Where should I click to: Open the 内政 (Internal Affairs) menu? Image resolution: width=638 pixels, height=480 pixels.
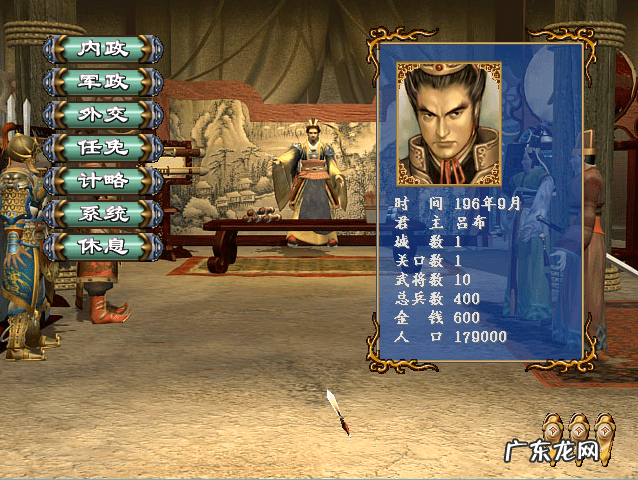pyautogui.click(x=103, y=49)
